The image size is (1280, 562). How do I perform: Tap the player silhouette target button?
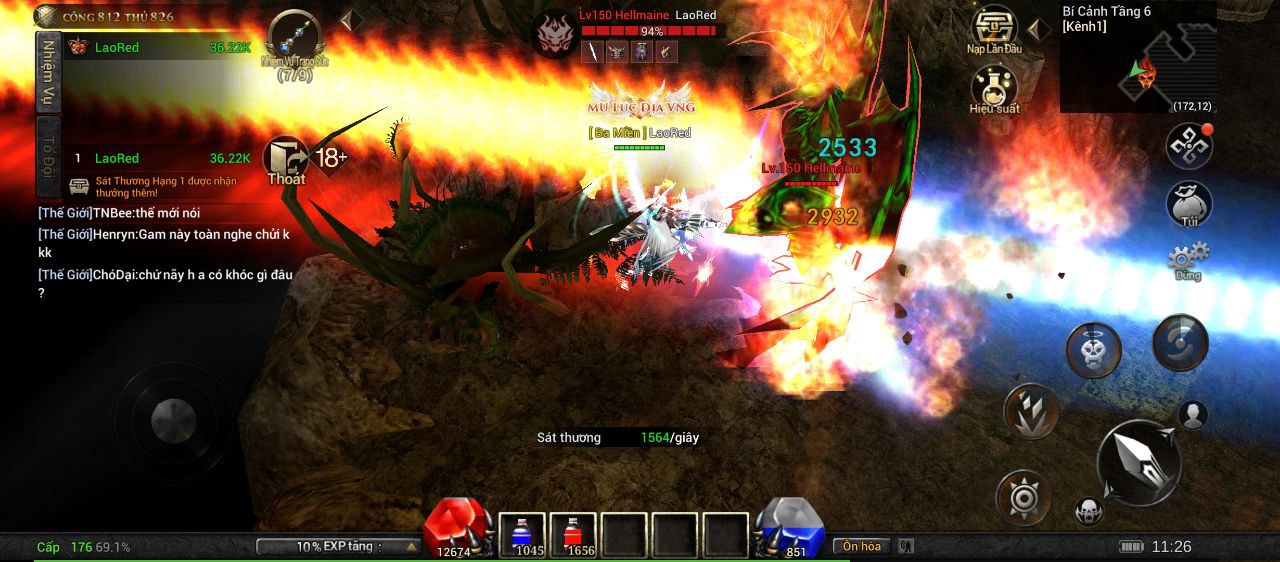(1192, 414)
